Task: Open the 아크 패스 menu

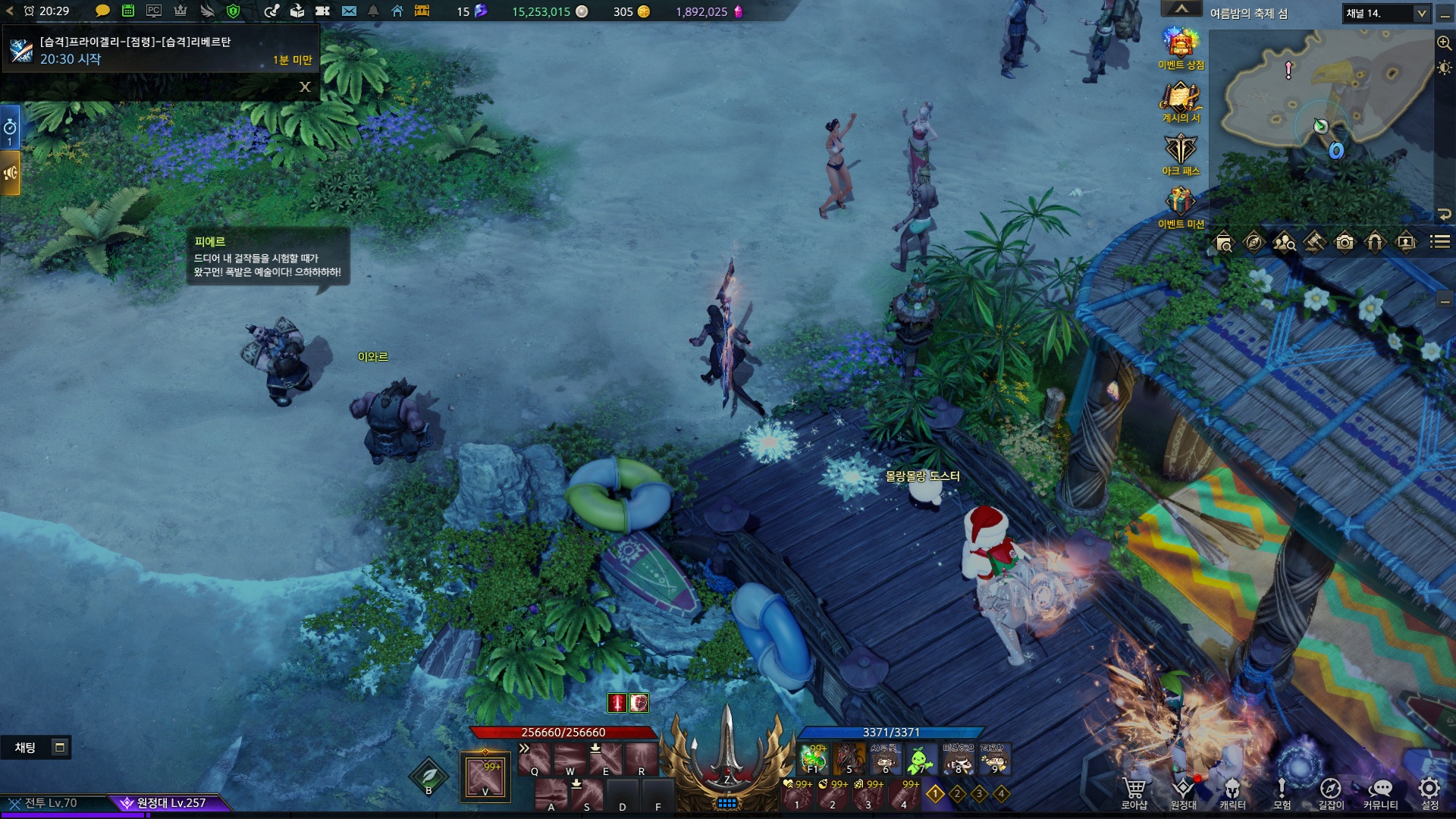Action: 1180,152
